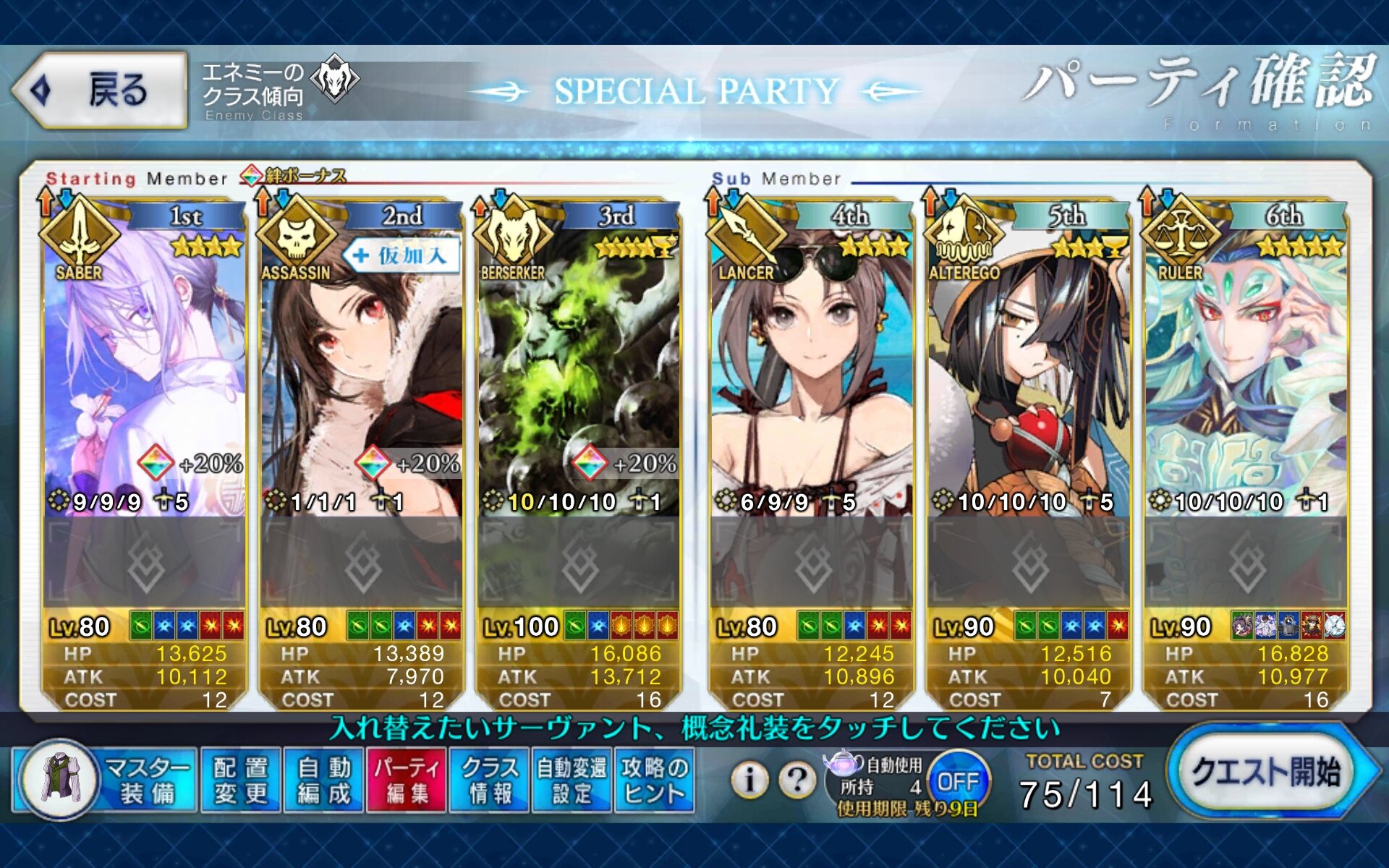
Task: Click the info 'i' icon
Action: [749, 779]
